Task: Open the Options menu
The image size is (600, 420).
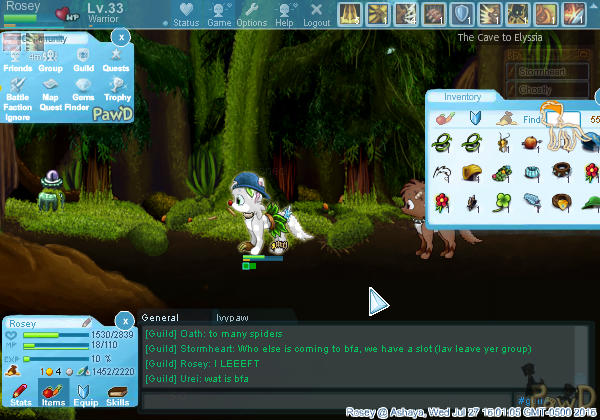Action: click(x=251, y=15)
